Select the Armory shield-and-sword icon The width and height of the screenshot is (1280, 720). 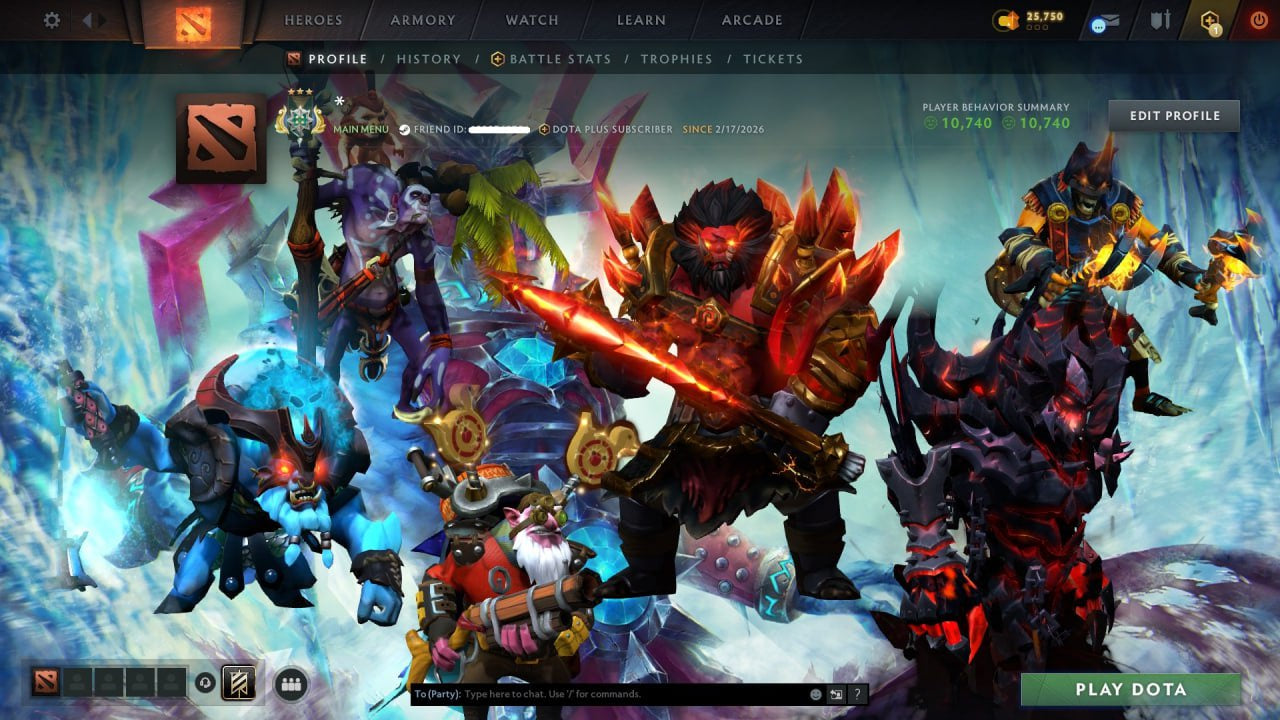tap(1161, 20)
